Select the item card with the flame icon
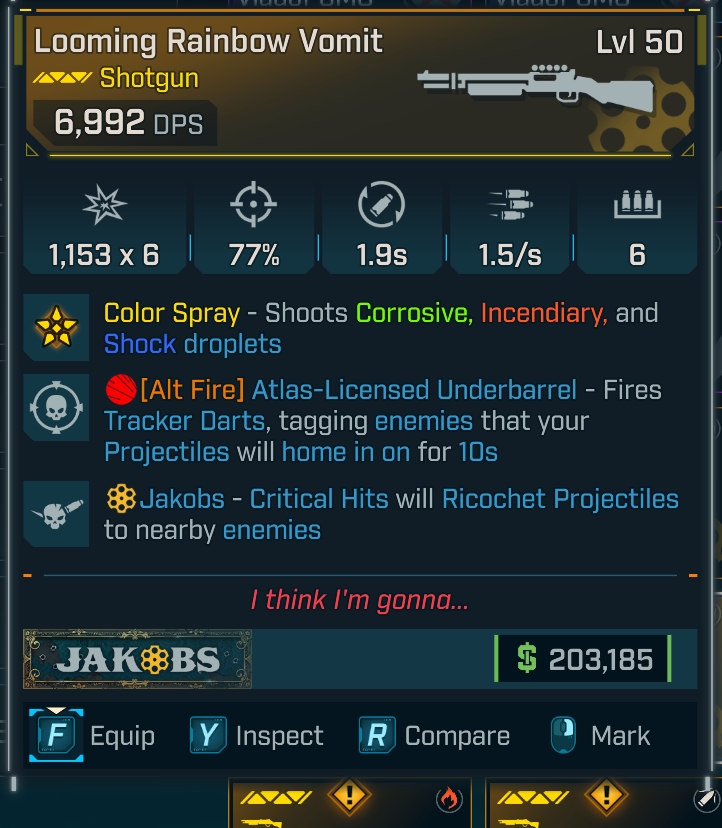Viewport: 722px width, 828px height. pyautogui.click(x=350, y=802)
